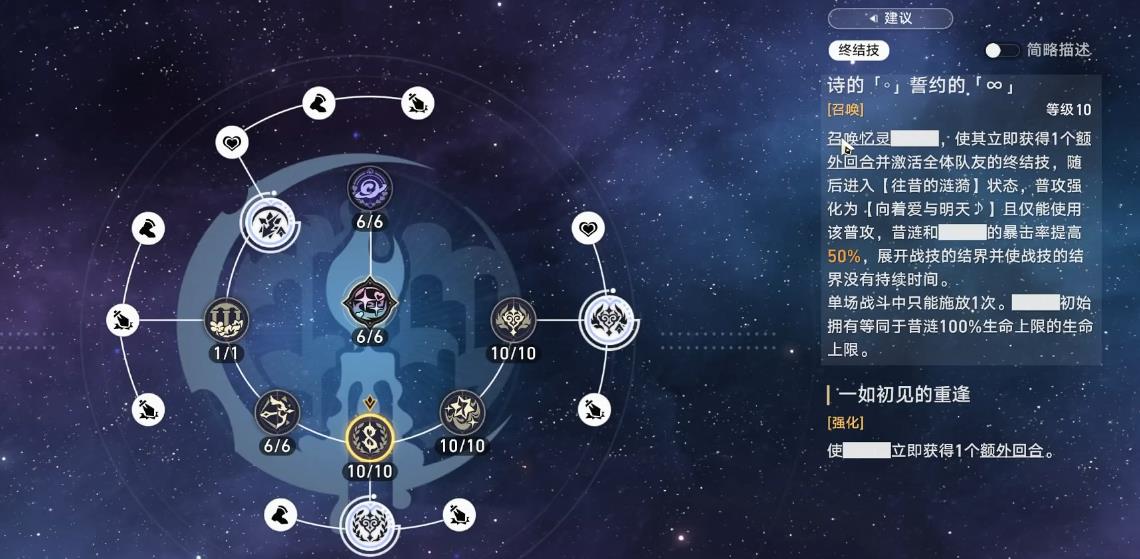This screenshot has height=559, width=1140.
Task: Open the pink and teal 6/6 center node
Action: (x=370, y=302)
